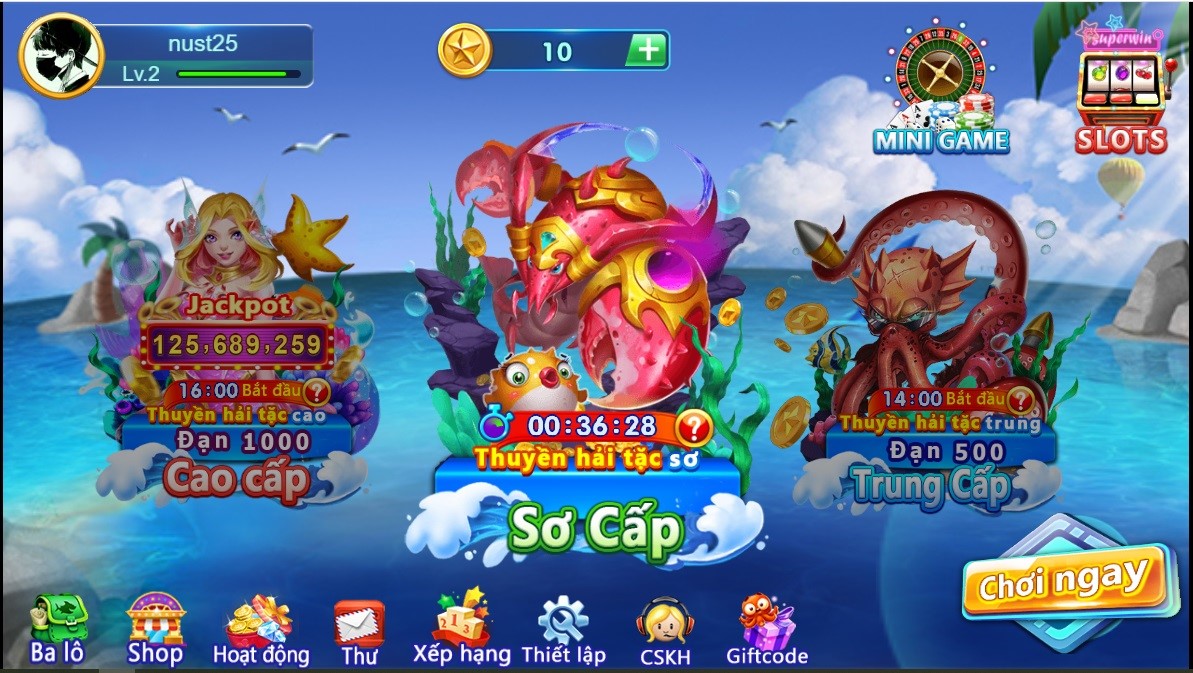The width and height of the screenshot is (1193, 673).
Task: Show help for the 16:00 Bắt đầu event
Action: [x=317, y=391]
